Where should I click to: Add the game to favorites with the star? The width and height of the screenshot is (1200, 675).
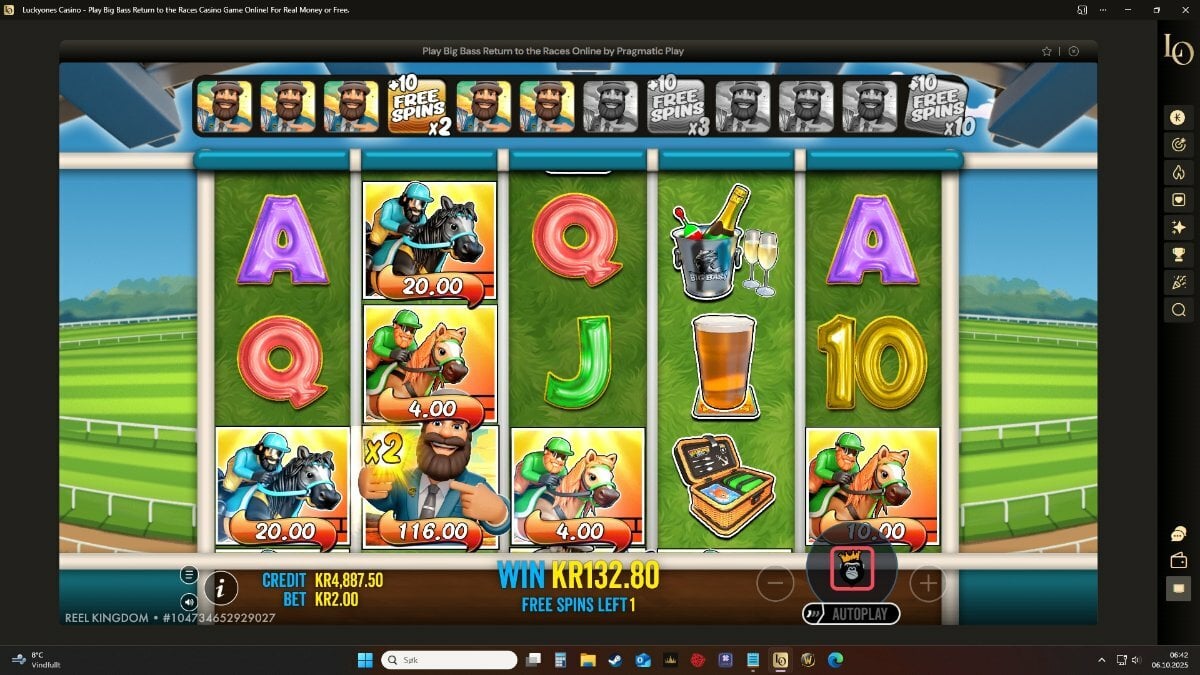point(1047,51)
